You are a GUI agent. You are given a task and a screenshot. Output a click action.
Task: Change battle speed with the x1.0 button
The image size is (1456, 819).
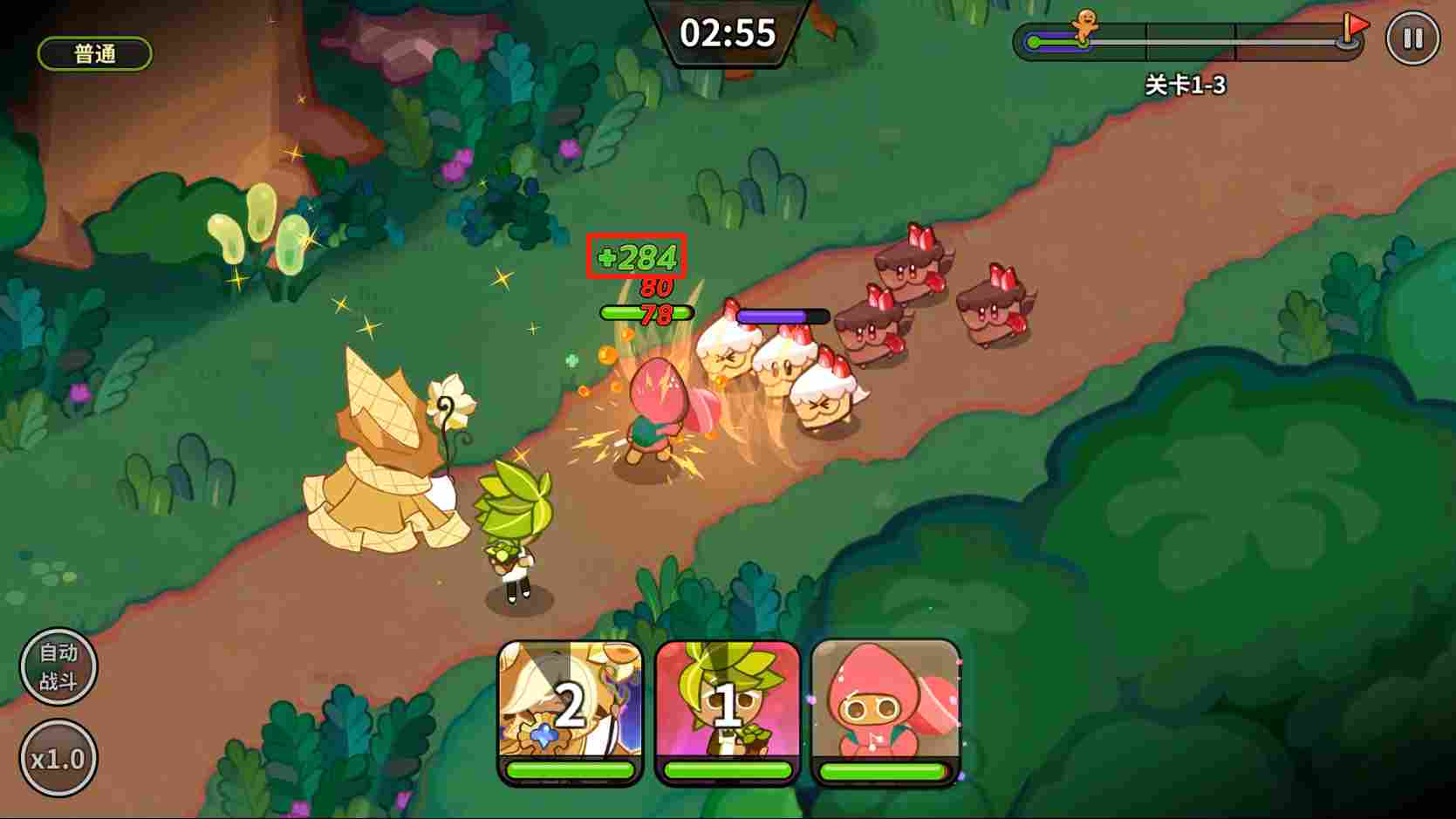(x=58, y=758)
